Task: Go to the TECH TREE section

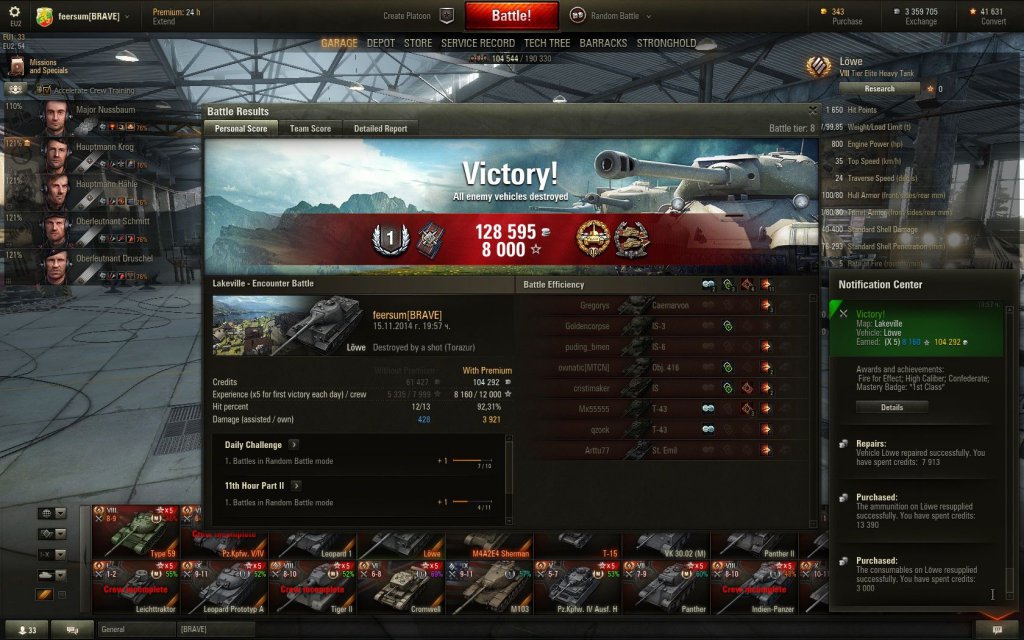Action: [547, 44]
